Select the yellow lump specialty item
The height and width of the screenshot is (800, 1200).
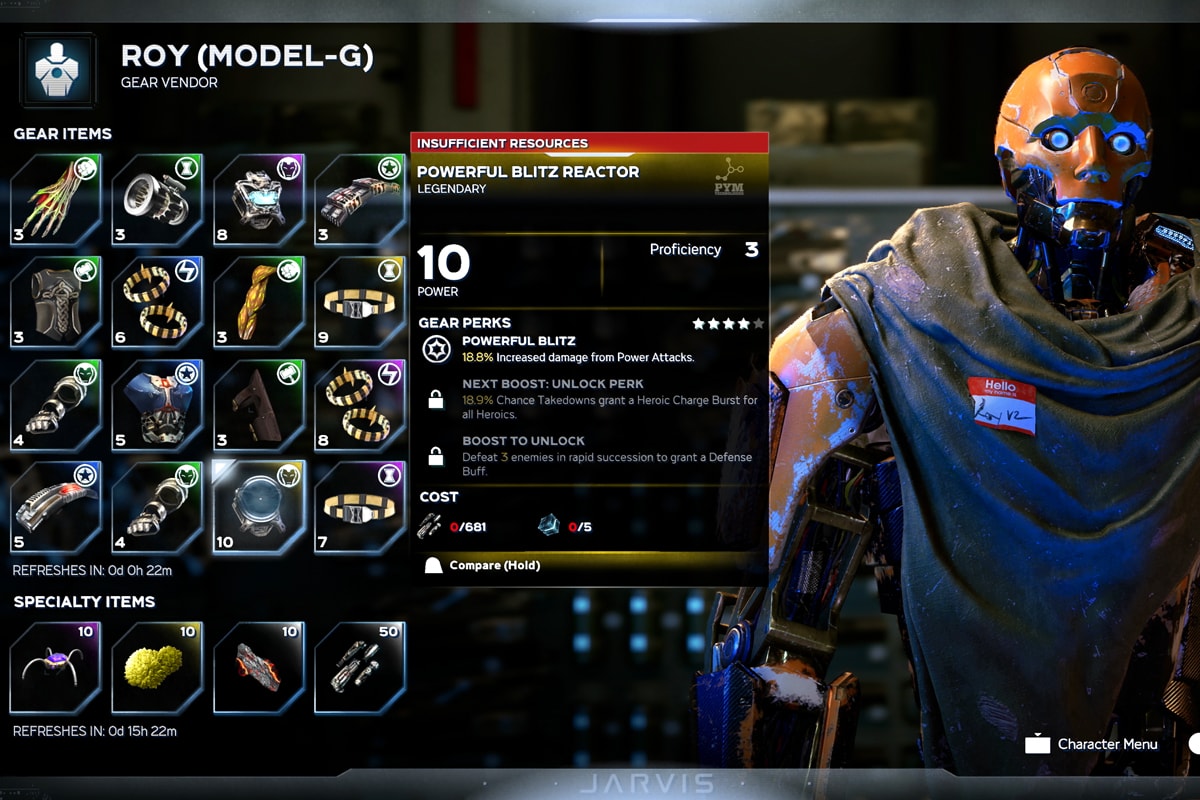click(157, 667)
